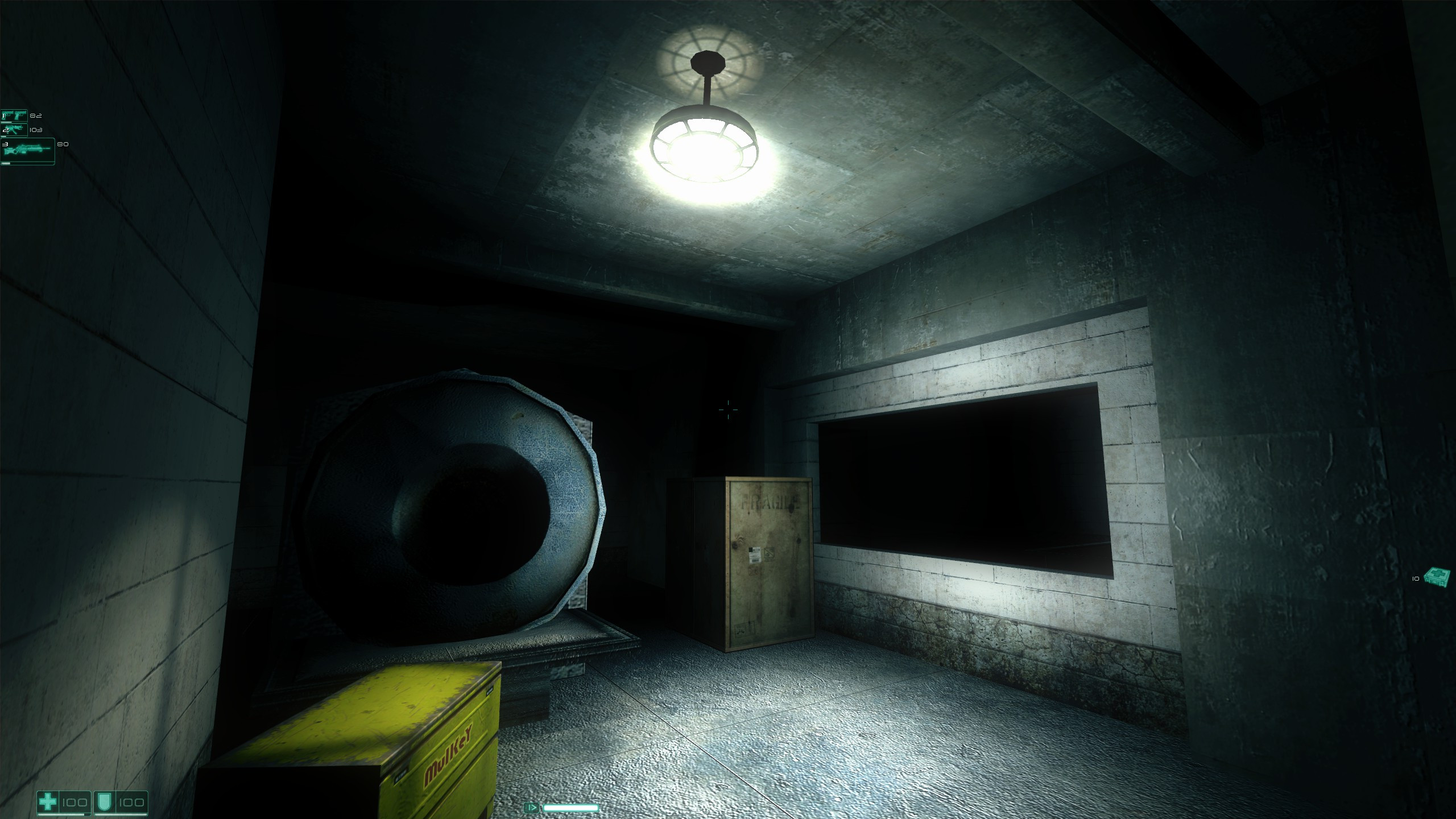This screenshot has width=1456, height=819.
Task: Click the ammo count 103 beside the SMG
Action: click(x=36, y=130)
